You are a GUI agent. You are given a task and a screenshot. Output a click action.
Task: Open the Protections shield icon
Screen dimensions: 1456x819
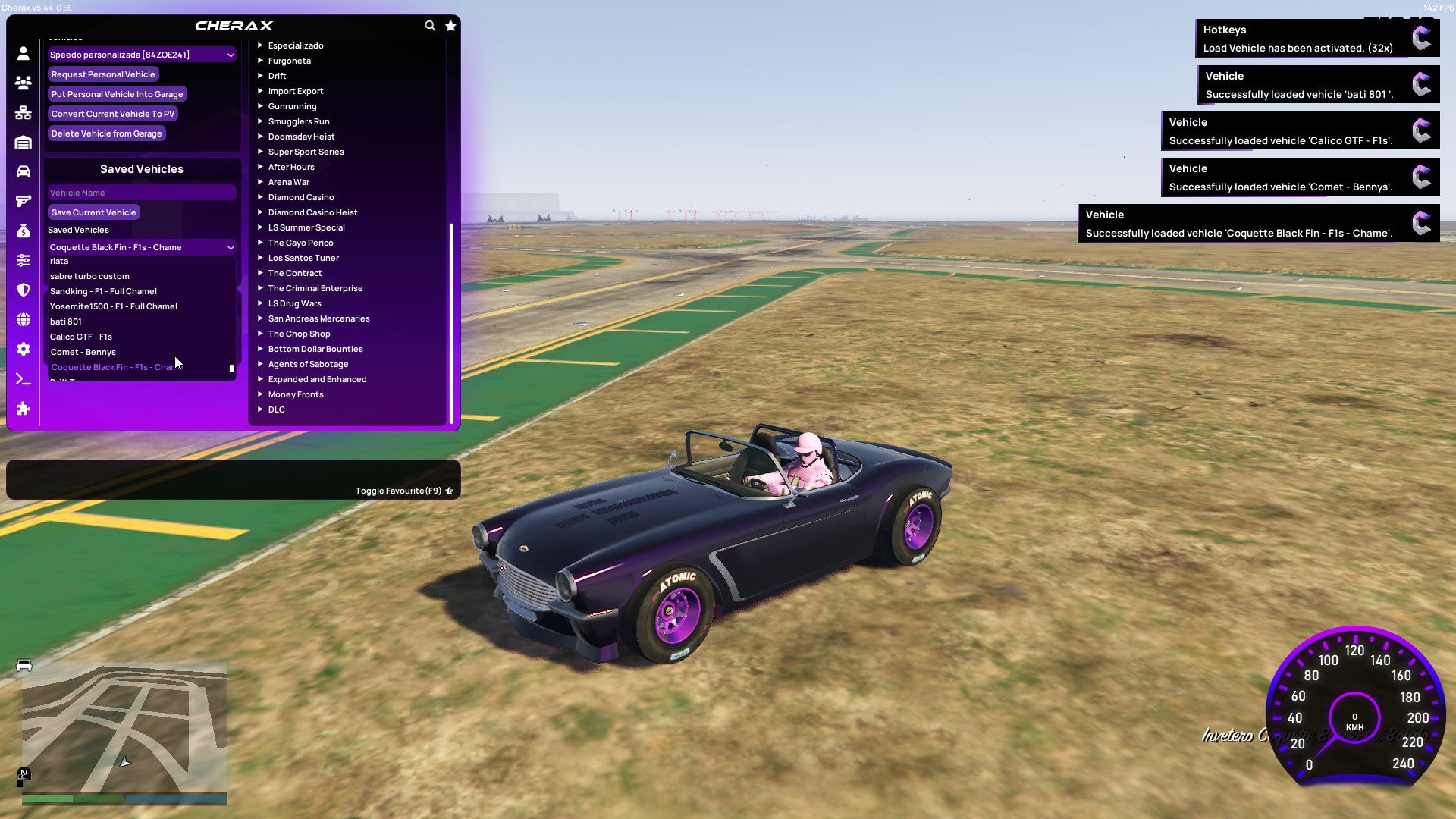(23, 290)
